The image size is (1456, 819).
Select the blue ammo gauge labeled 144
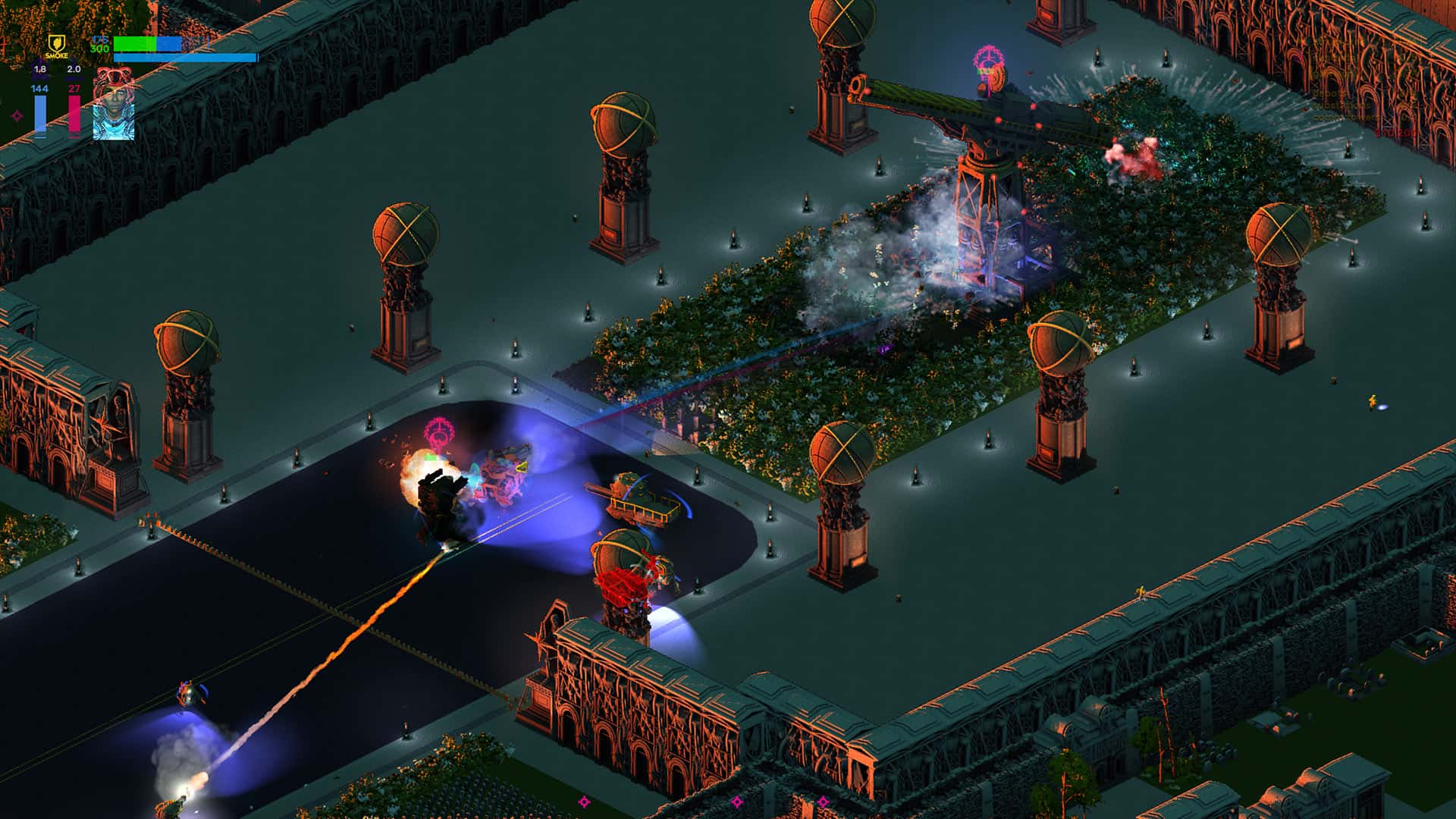pyautogui.click(x=40, y=114)
